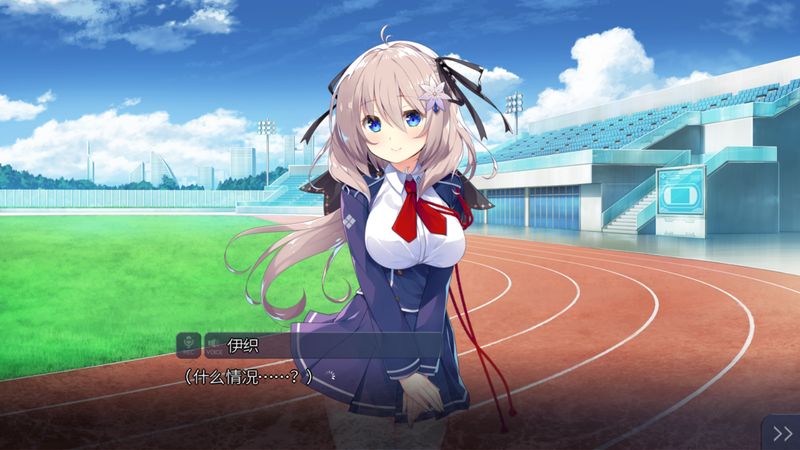Replay the line with the VOICE speaker button
800x450 pixels.
pyautogui.click(x=212, y=346)
